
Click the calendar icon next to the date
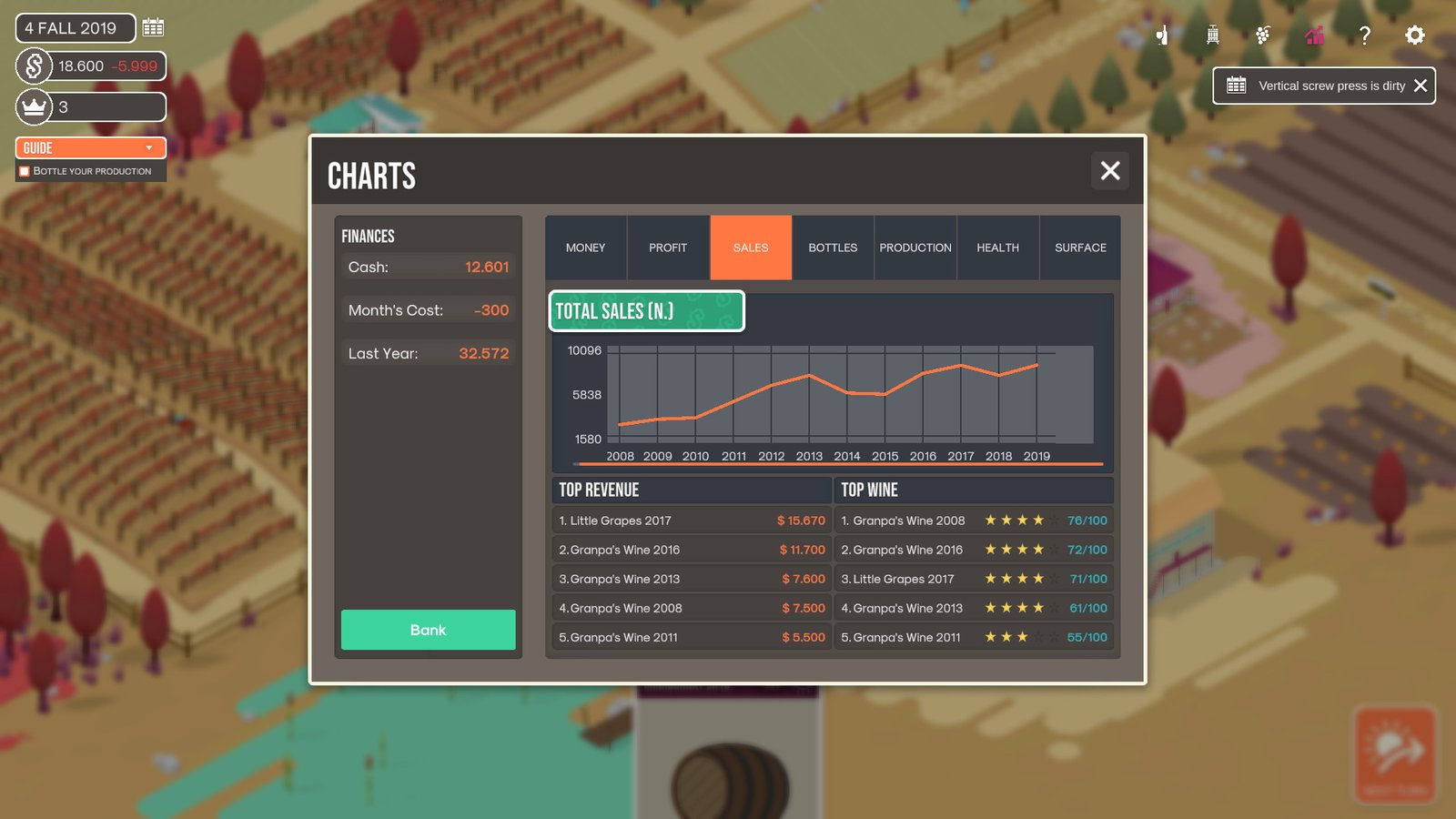click(x=152, y=27)
